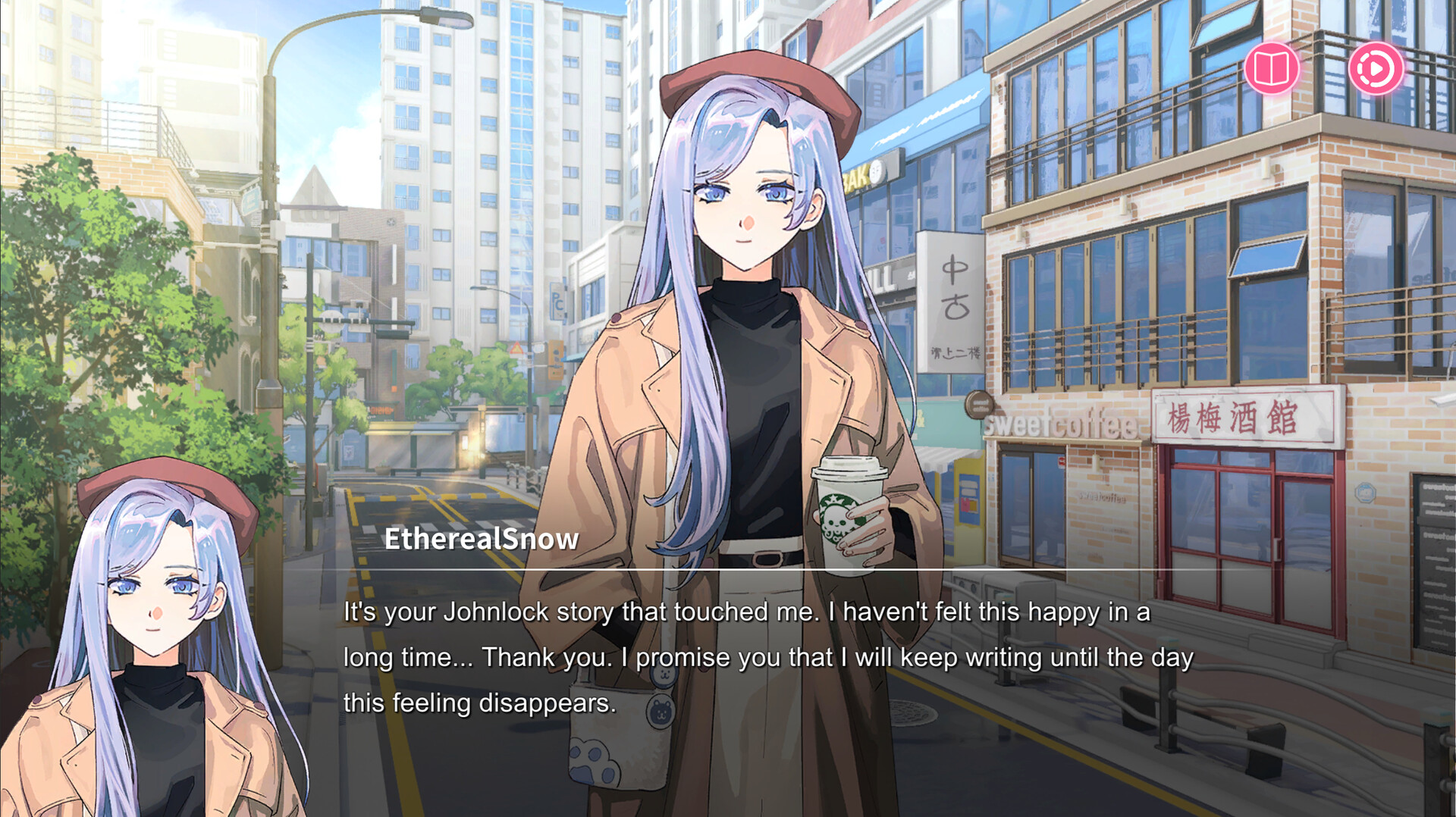Viewport: 1456px width, 817px height.
Task: Select the EtherealSnow name label
Action: click(483, 540)
